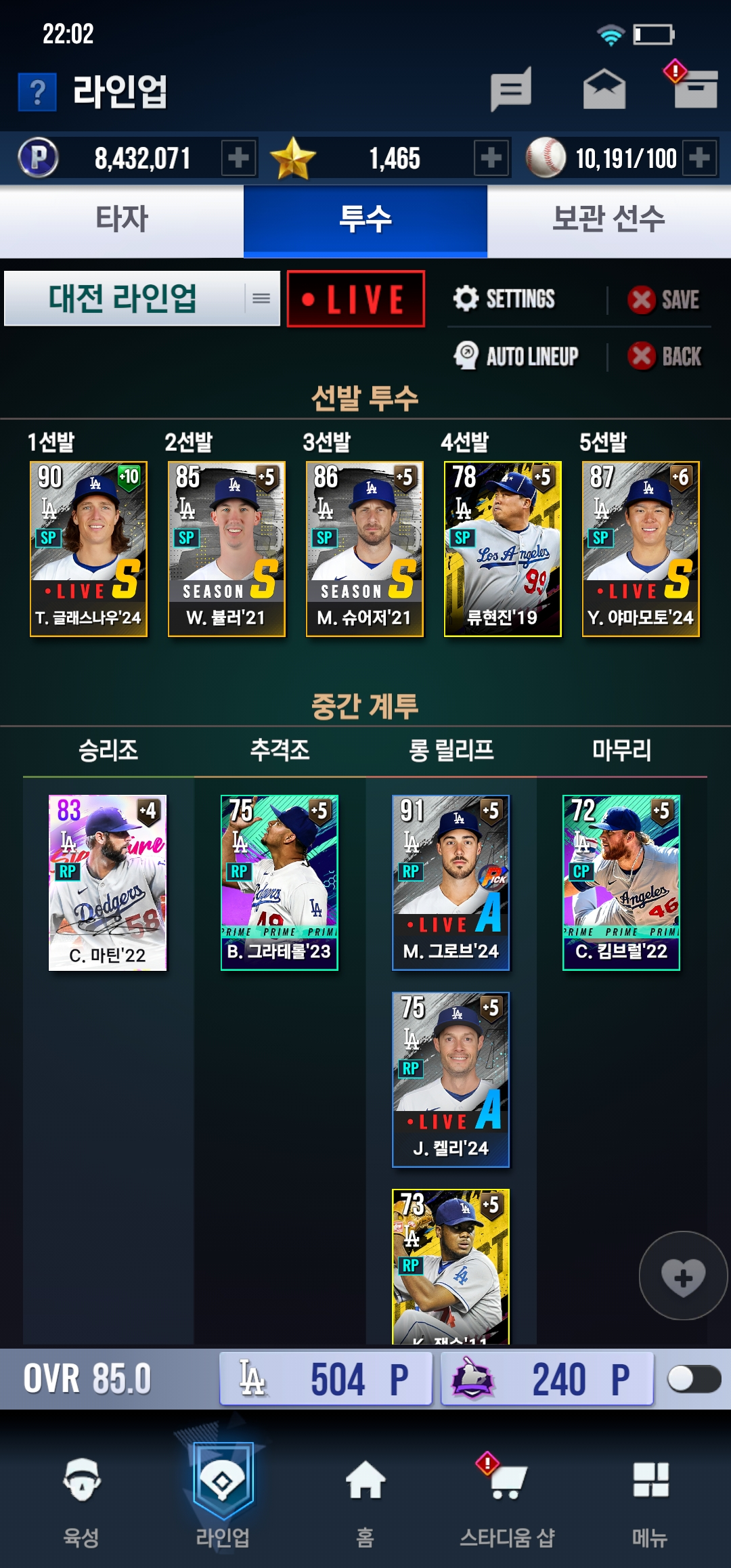Open the chat message icon
Image resolution: width=731 pixels, height=1568 pixels.
pyautogui.click(x=511, y=89)
